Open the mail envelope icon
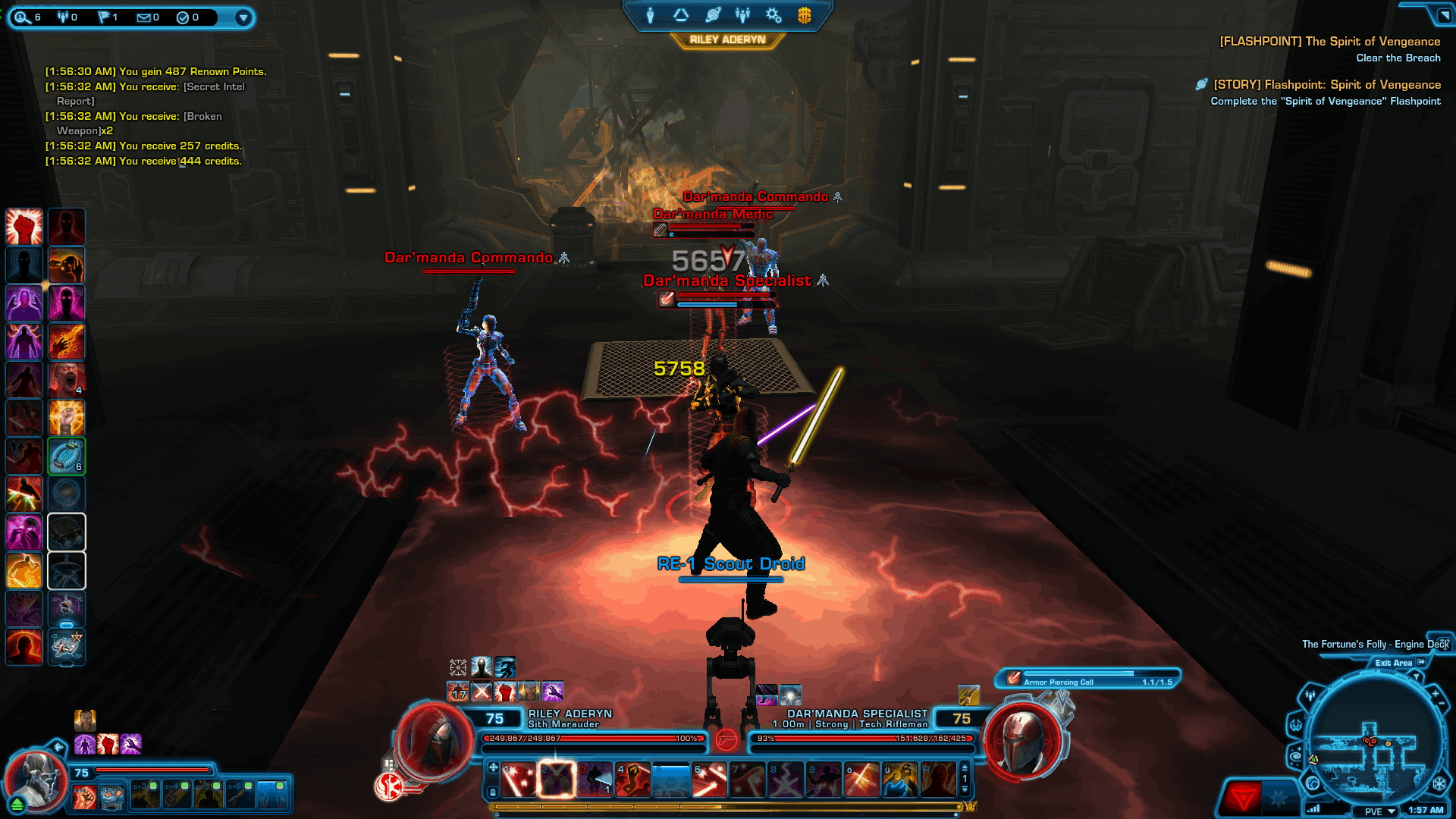 tap(143, 17)
